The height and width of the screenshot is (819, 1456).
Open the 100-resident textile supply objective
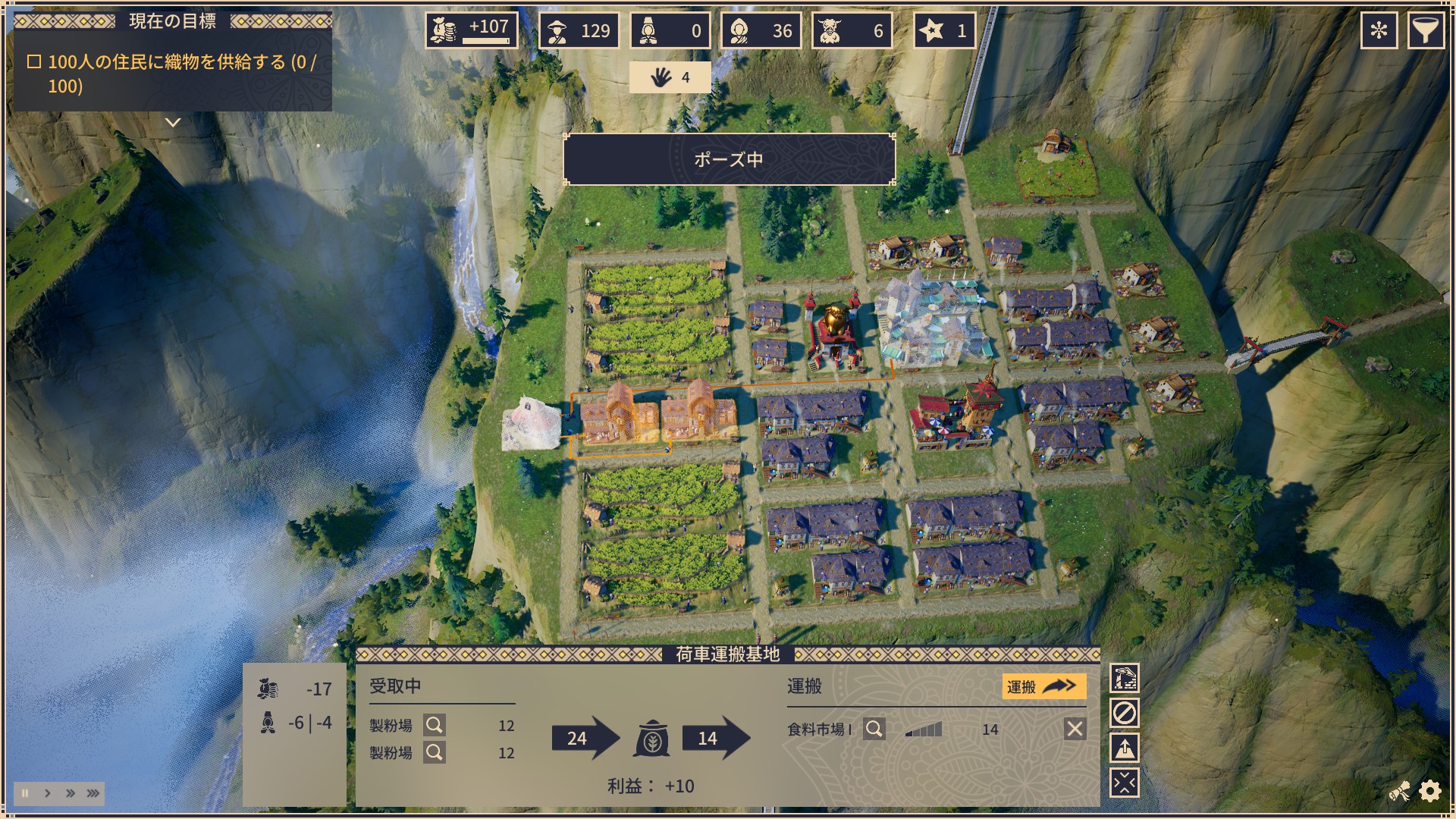[173, 74]
